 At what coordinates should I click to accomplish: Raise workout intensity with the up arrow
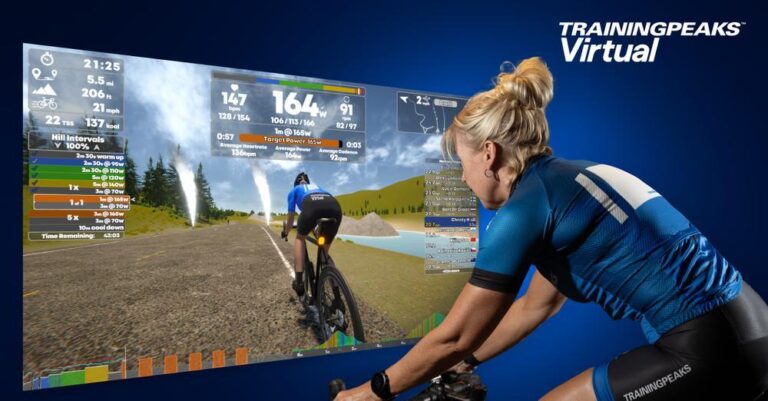(98, 146)
